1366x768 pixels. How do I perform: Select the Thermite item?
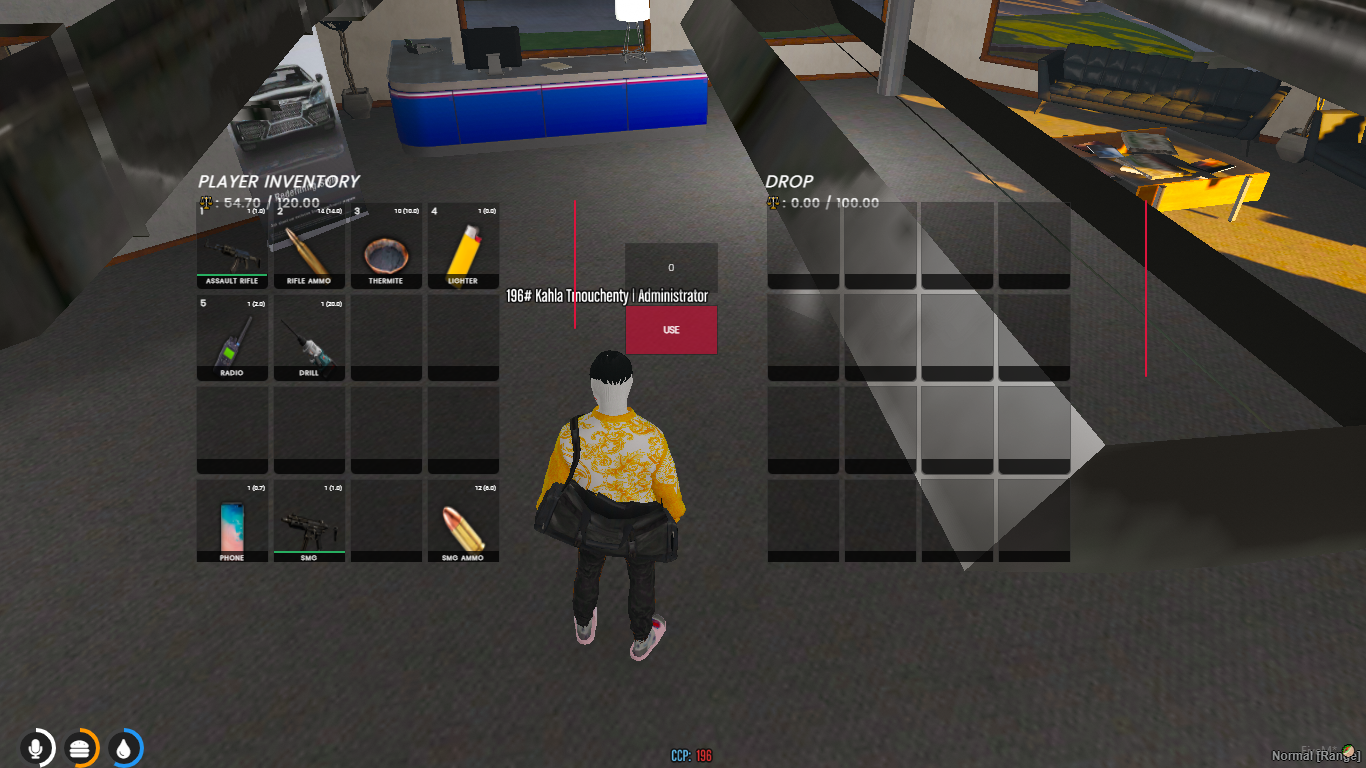click(x=385, y=245)
